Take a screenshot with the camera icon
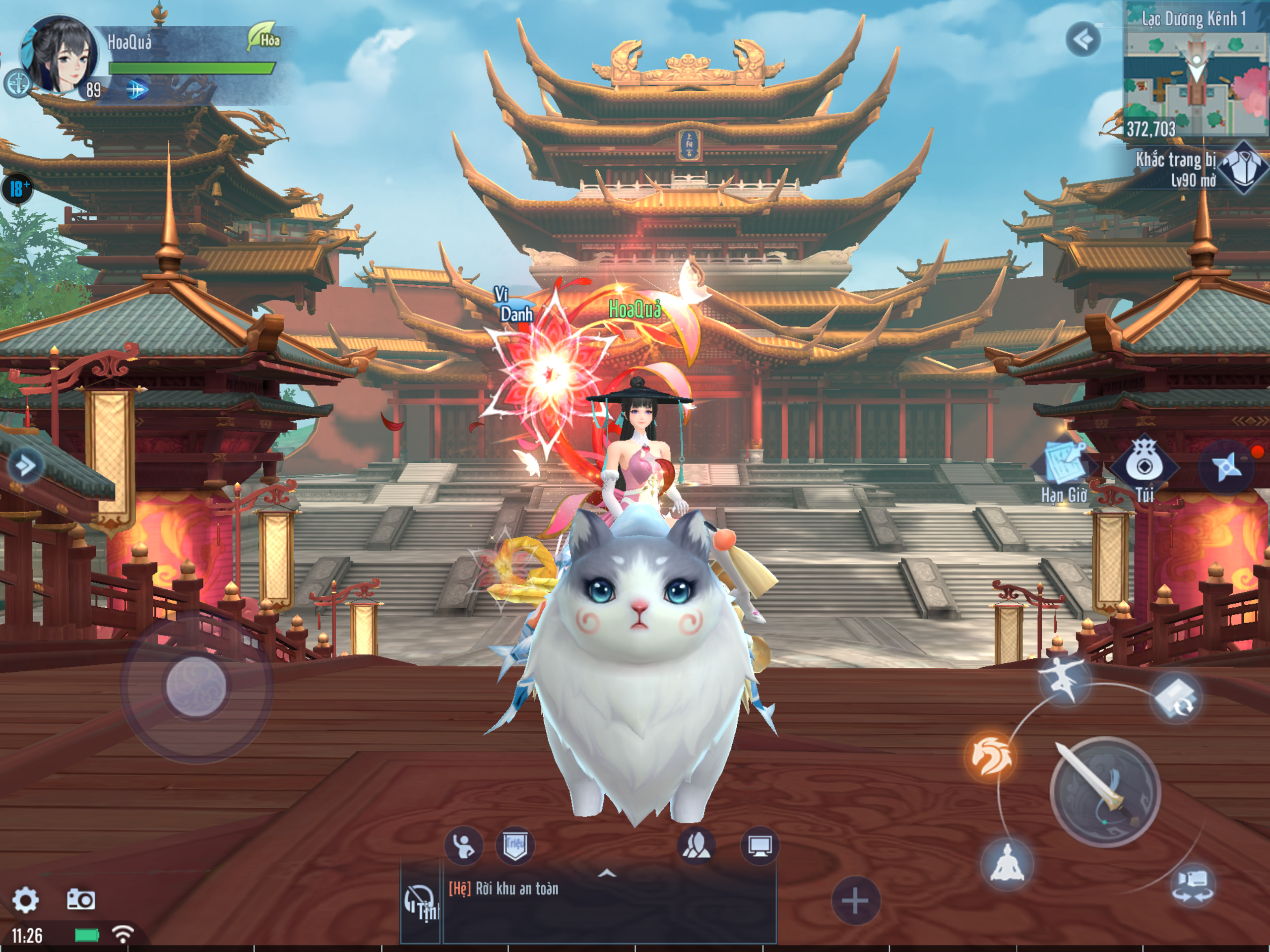 (81, 899)
